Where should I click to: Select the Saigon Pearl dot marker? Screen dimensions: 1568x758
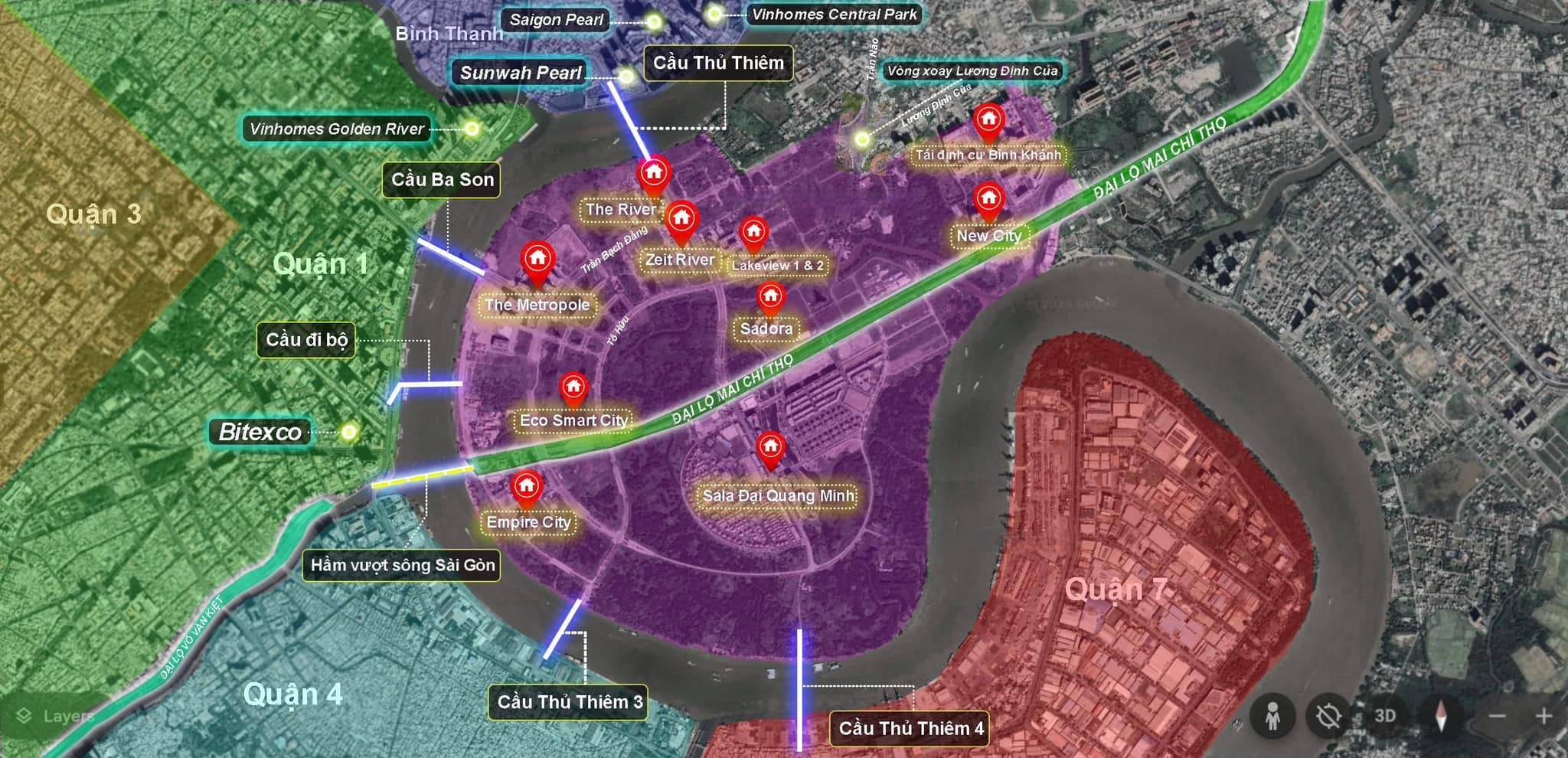coord(653,21)
